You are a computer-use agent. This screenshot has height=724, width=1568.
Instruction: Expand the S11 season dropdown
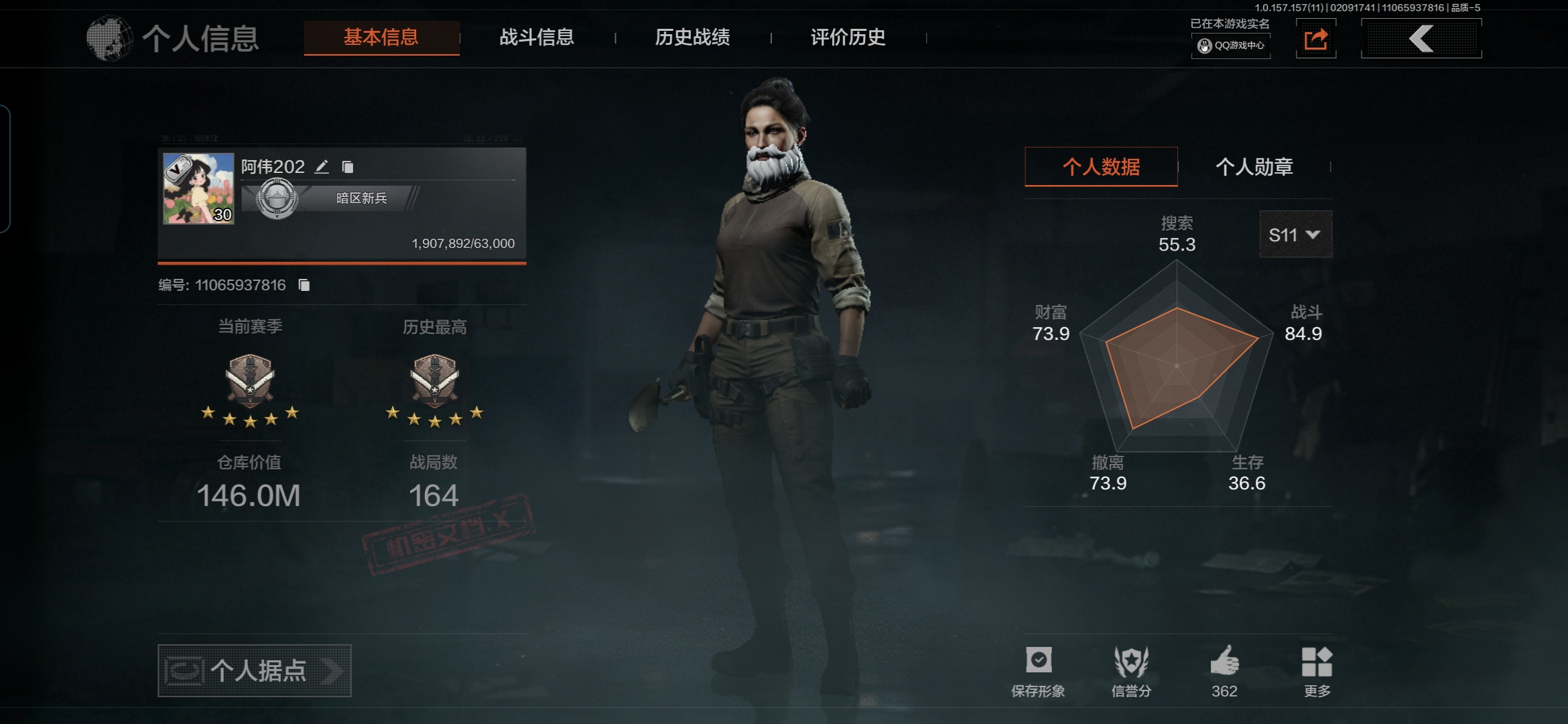tap(1295, 235)
